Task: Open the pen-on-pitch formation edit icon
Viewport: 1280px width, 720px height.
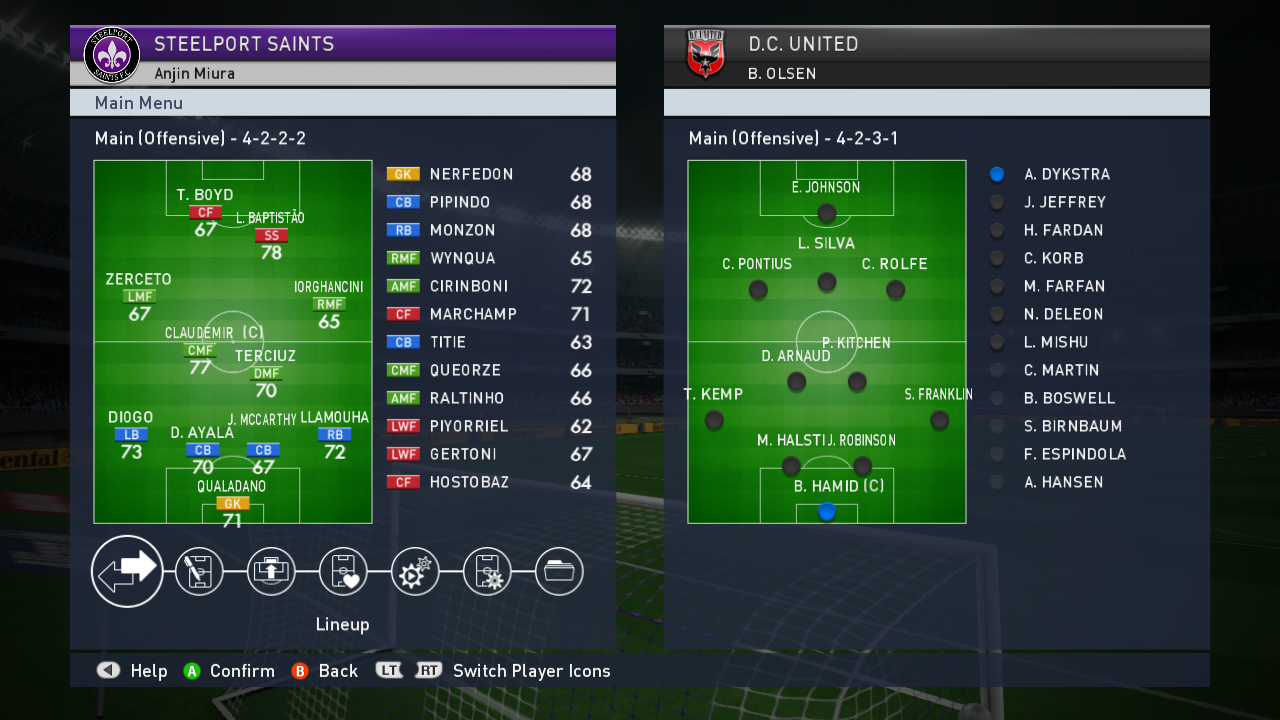Action: point(199,572)
